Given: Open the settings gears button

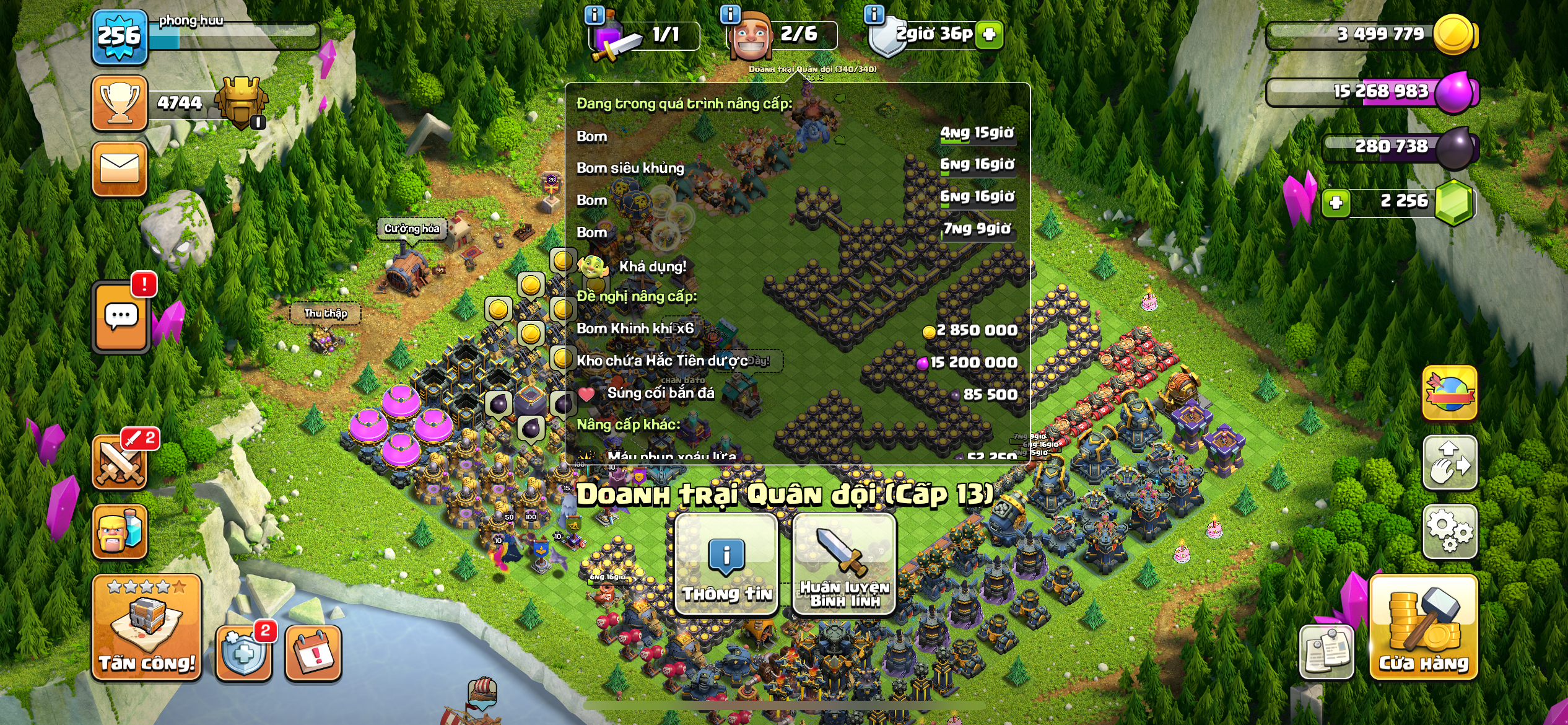Looking at the screenshot, I should pyautogui.click(x=1450, y=531).
